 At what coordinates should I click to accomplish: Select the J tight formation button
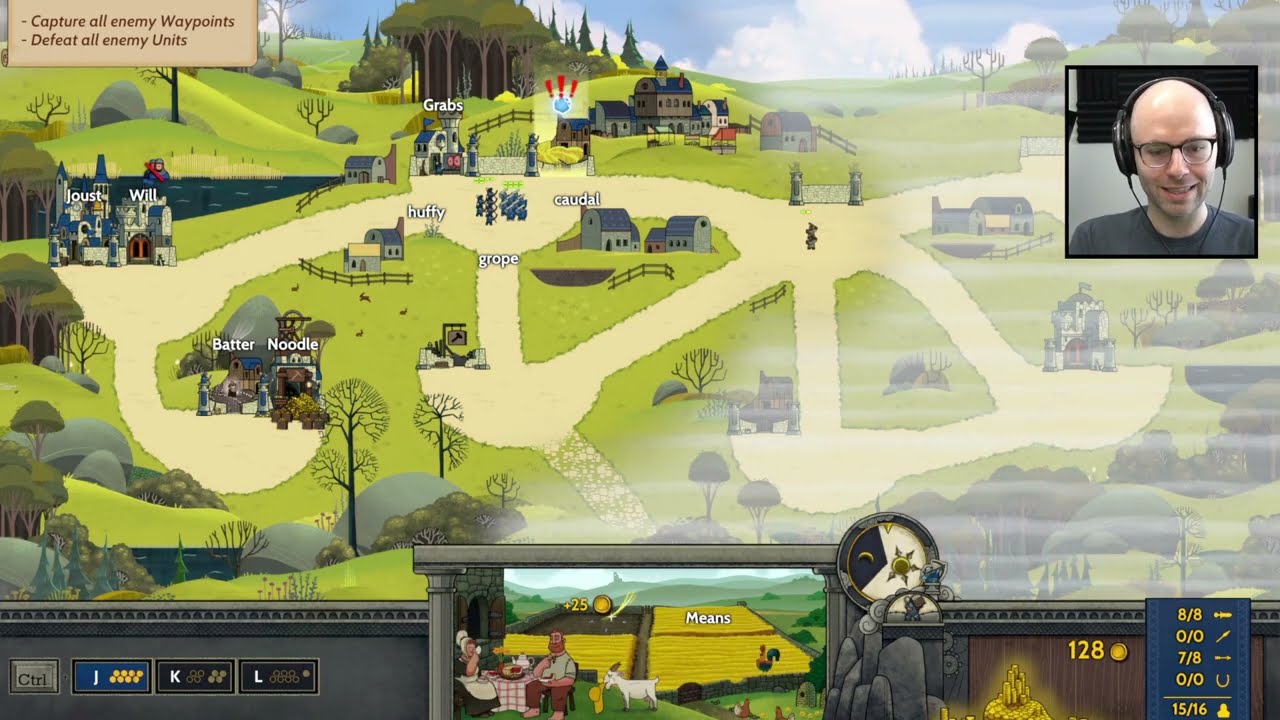coord(111,677)
